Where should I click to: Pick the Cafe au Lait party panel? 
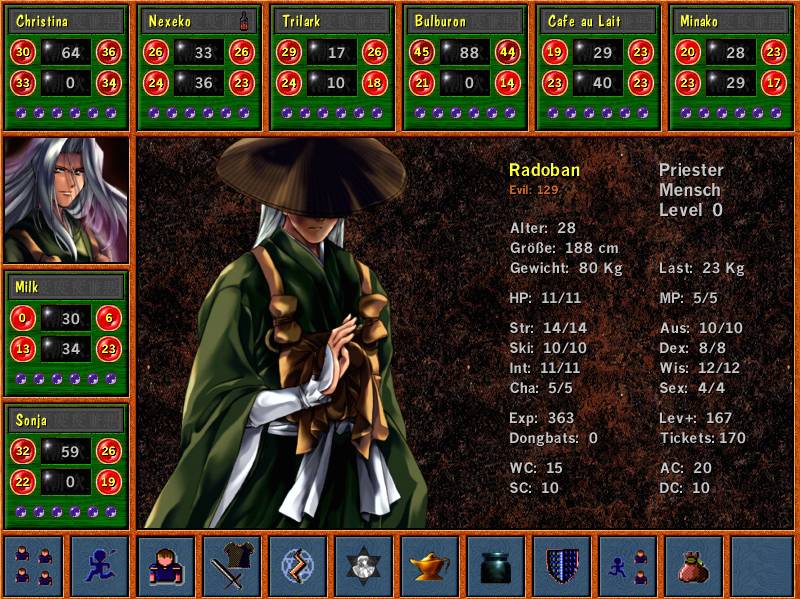click(598, 67)
